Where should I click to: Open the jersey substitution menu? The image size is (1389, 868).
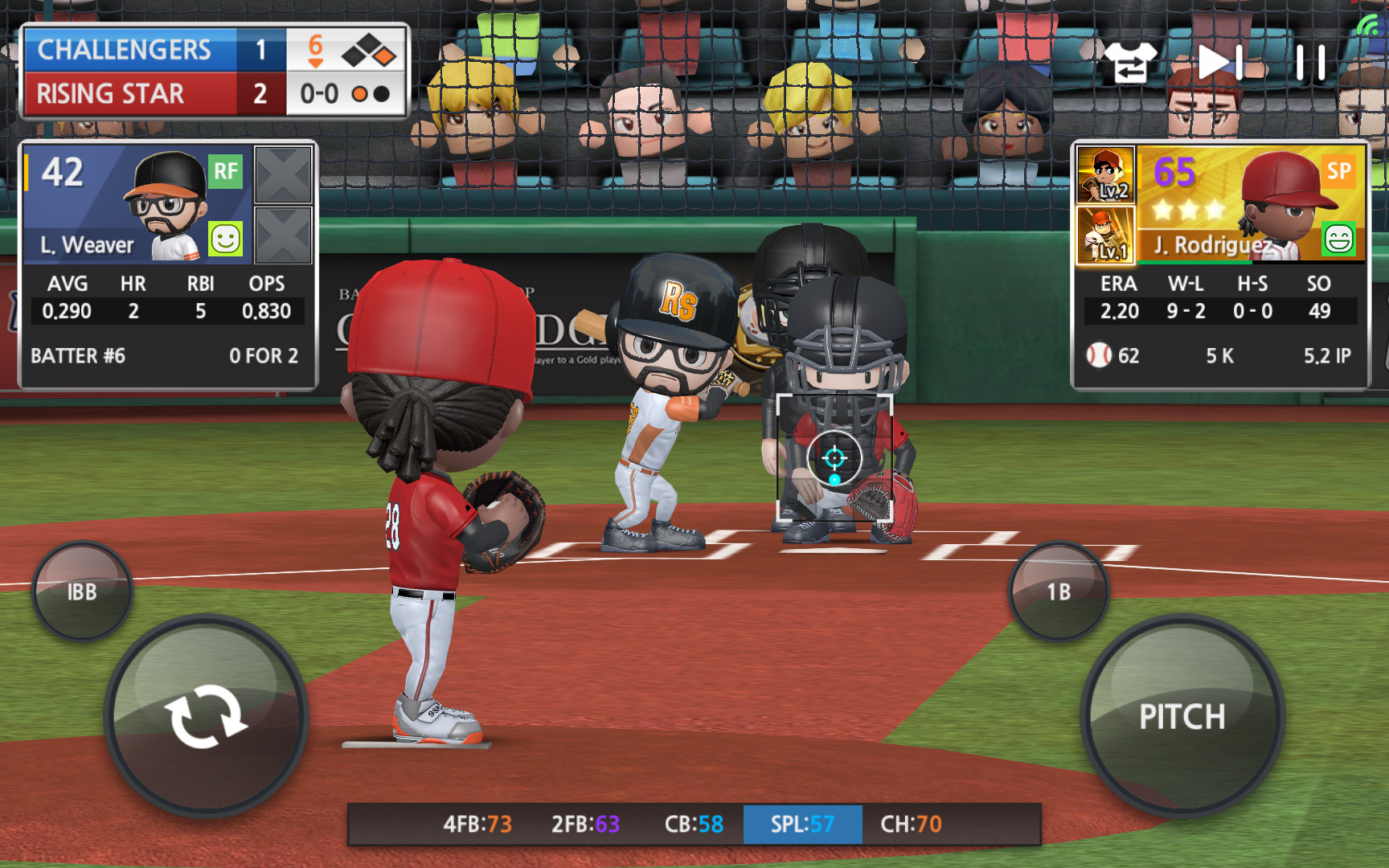(x=1129, y=62)
